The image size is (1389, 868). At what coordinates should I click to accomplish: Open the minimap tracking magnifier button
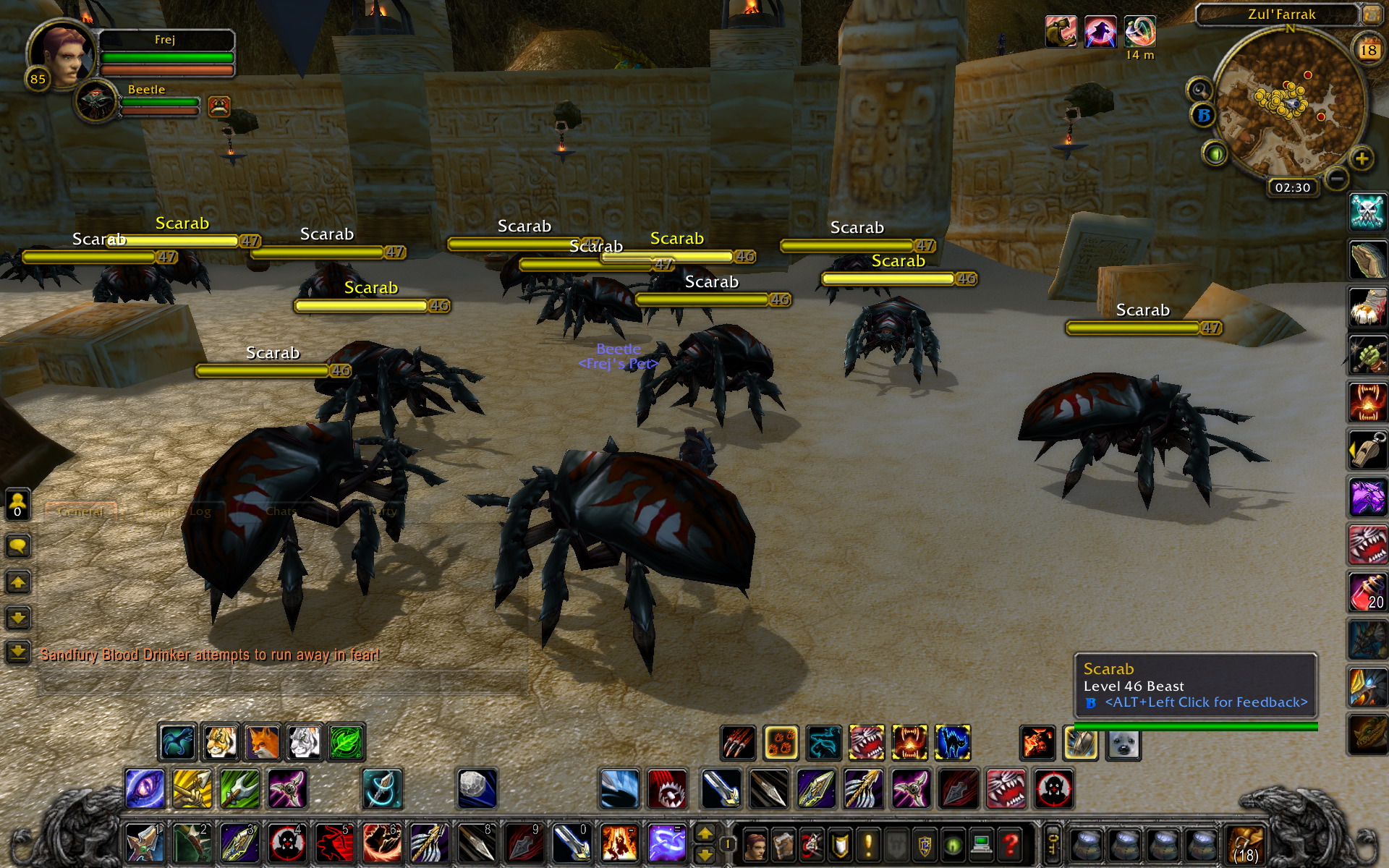click(x=1200, y=90)
